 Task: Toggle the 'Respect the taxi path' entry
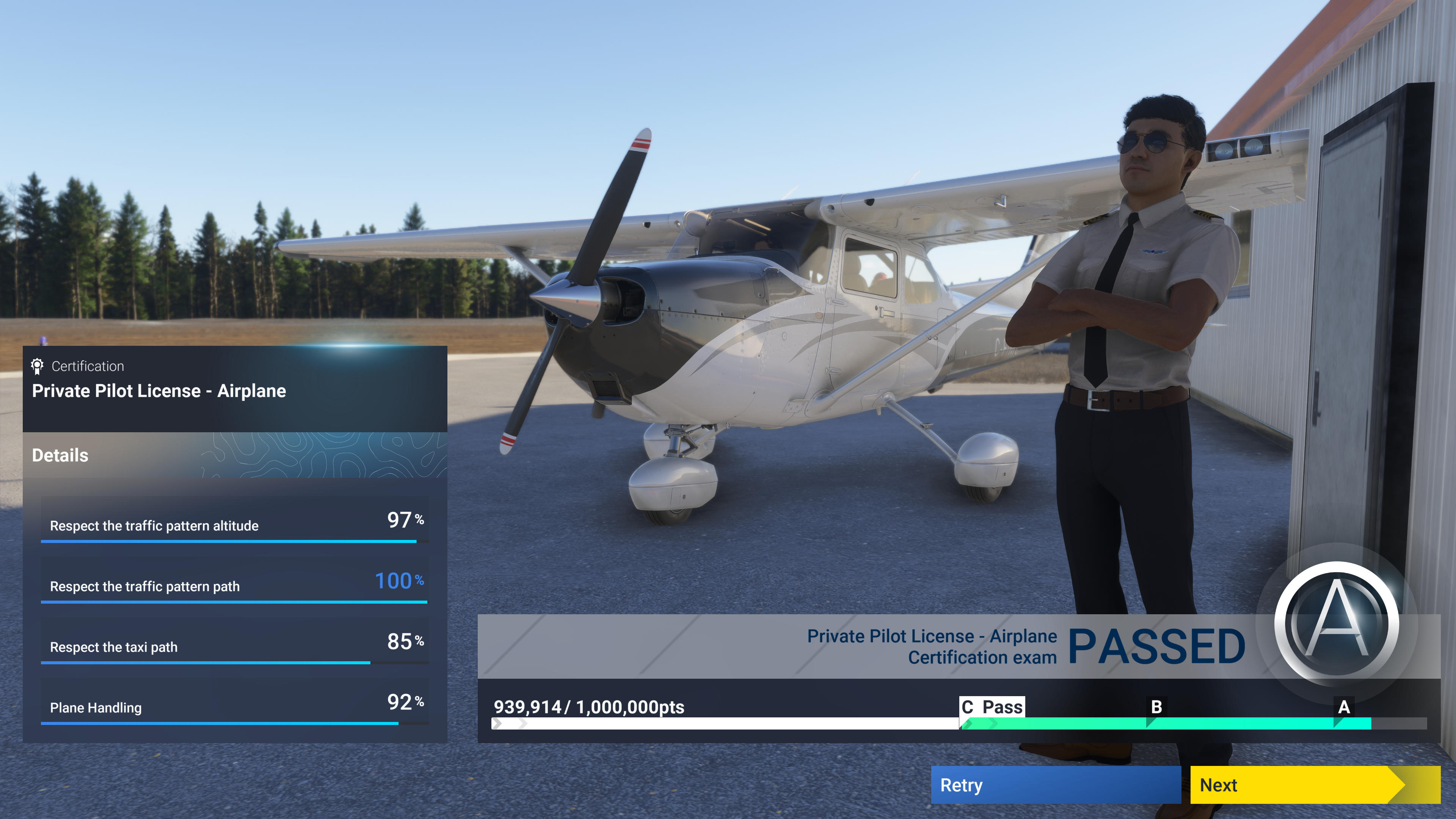tap(114, 647)
